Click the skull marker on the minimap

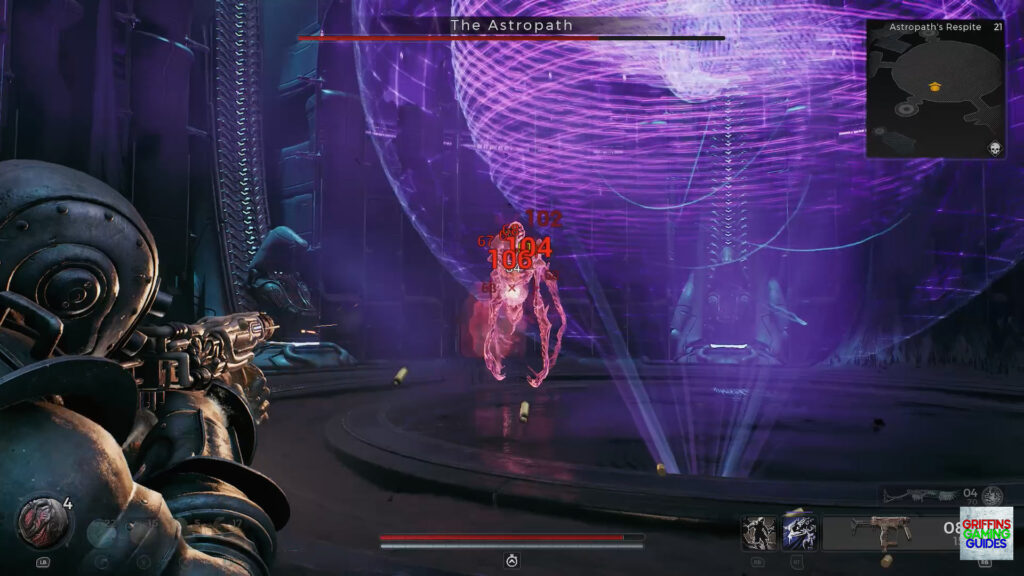click(x=994, y=147)
